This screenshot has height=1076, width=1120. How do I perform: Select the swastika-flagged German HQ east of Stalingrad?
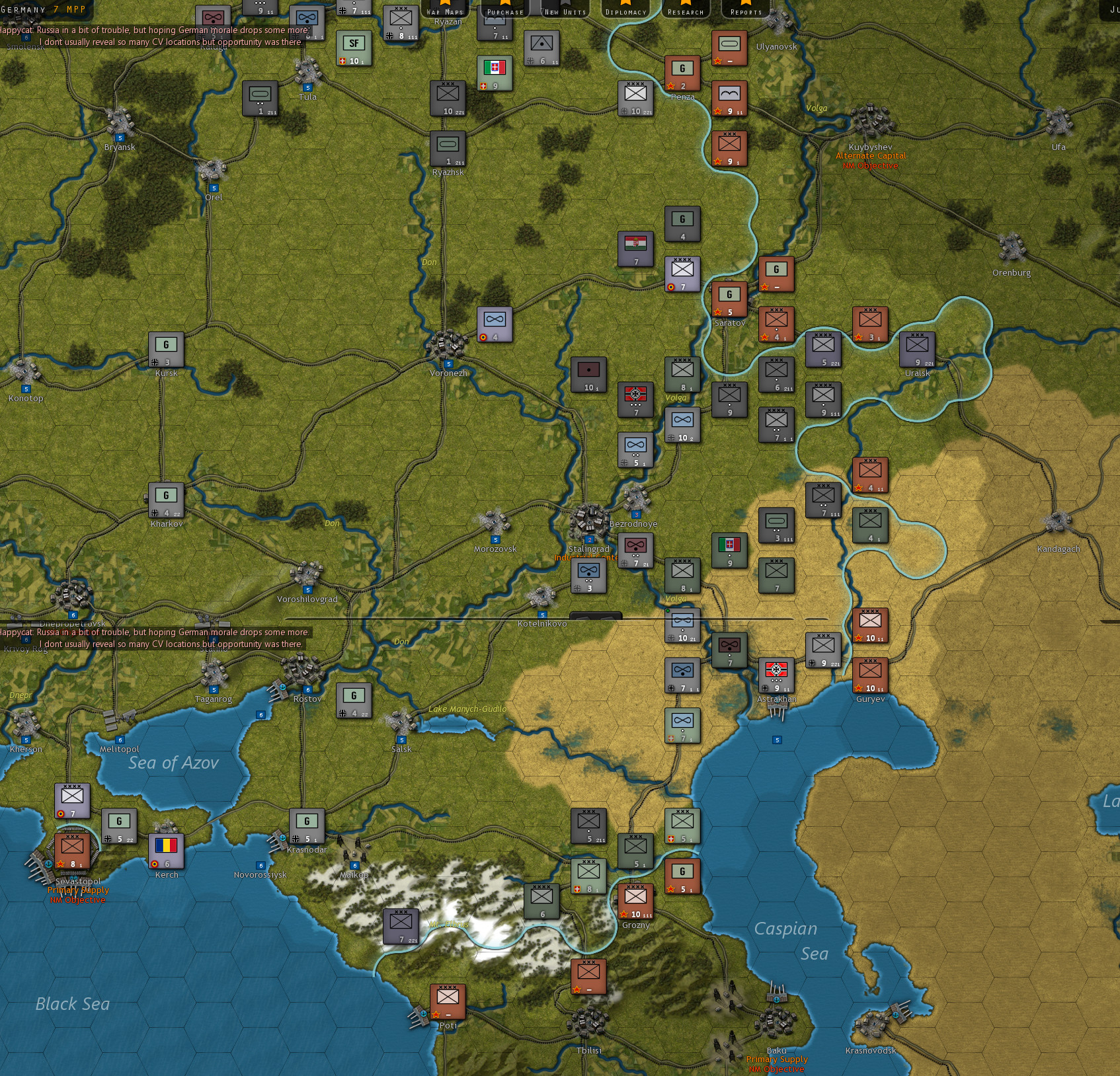(637, 400)
